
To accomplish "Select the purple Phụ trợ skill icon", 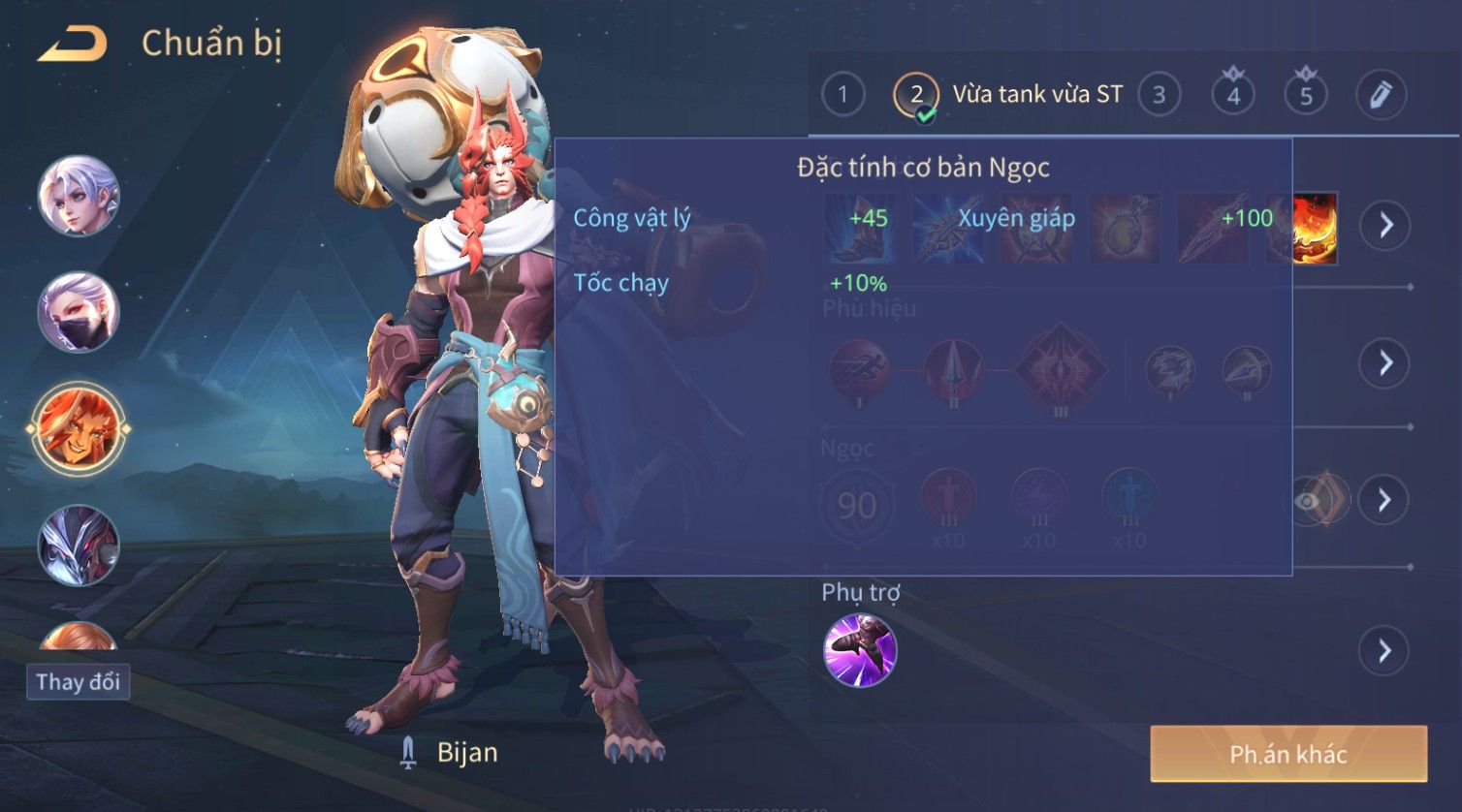I will click(x=860, y=650).
